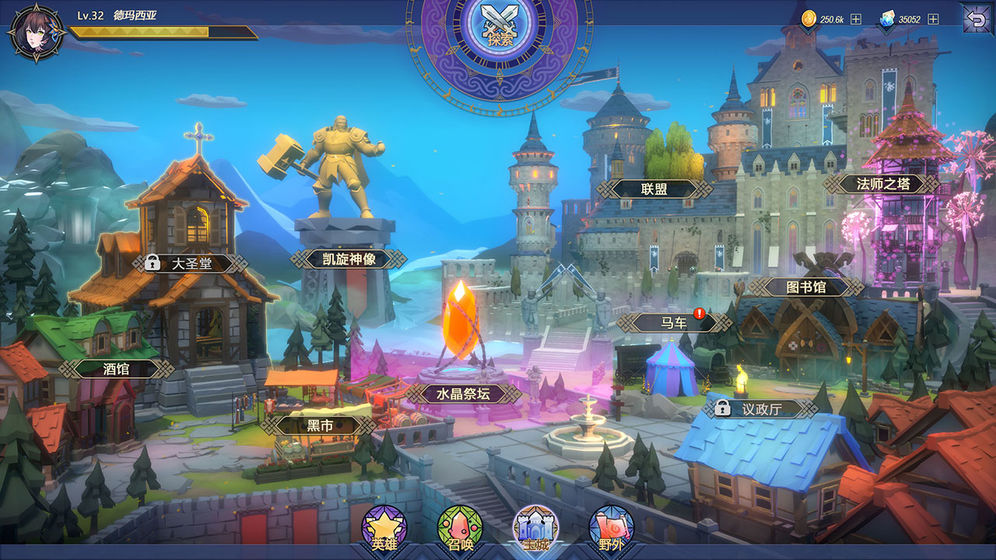Switch to the 召唤 summon tab

point(458,530)
